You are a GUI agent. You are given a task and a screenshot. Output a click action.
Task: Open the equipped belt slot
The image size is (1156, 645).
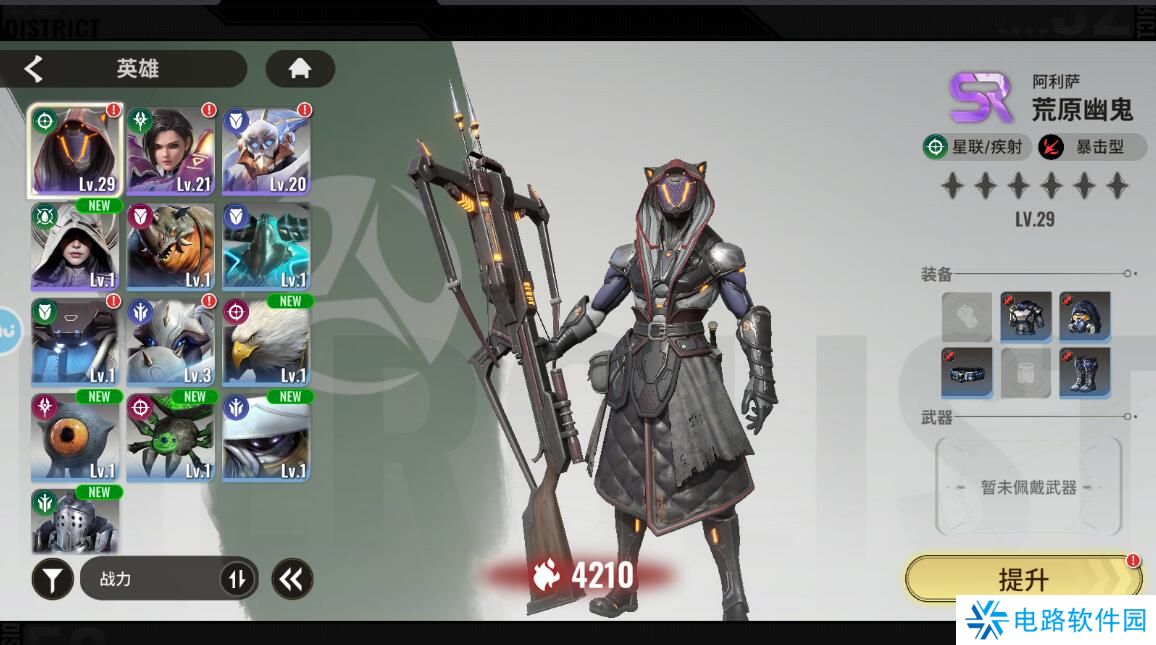967,373
